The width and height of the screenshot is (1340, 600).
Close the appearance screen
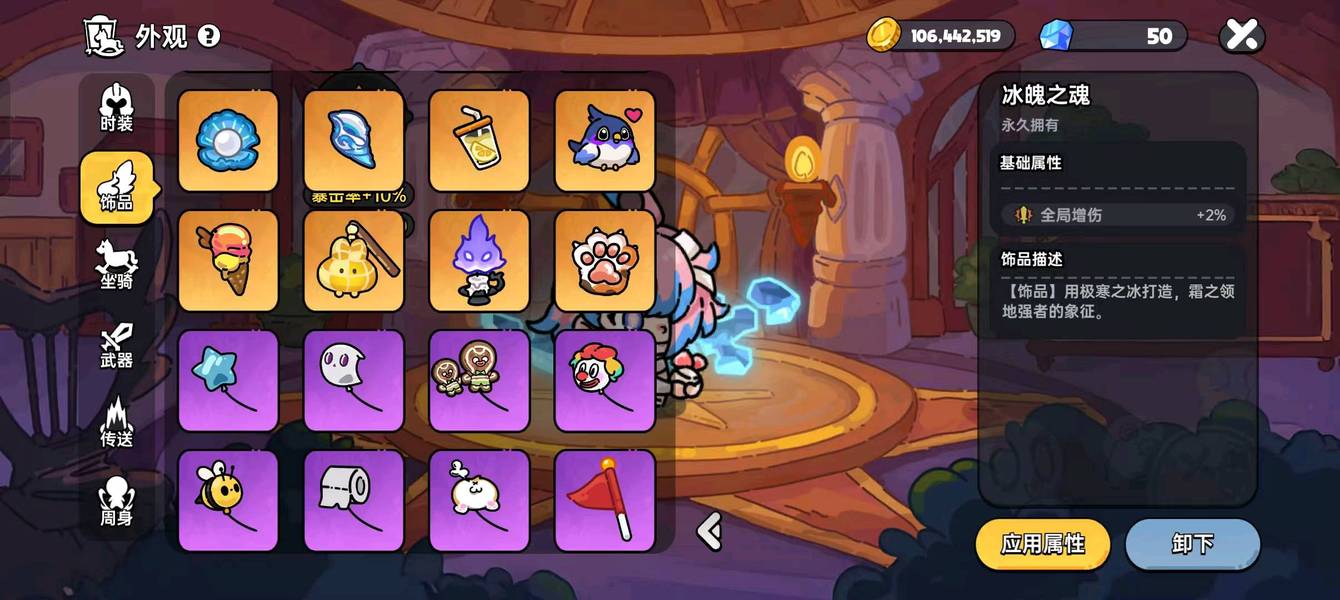pos(1241,36)
